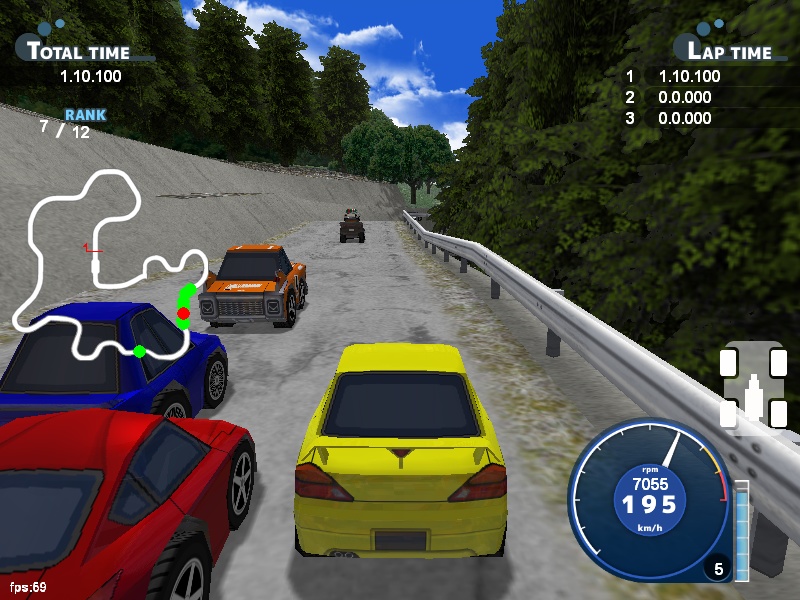800x600 pixels.
Task: Select the car damage status icon
Action: click(x=754, y=388)
